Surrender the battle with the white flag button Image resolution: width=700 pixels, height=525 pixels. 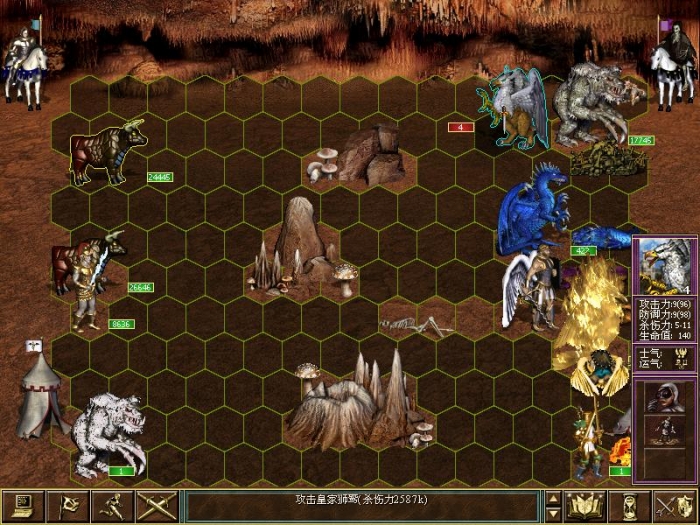tap(66, 505)
